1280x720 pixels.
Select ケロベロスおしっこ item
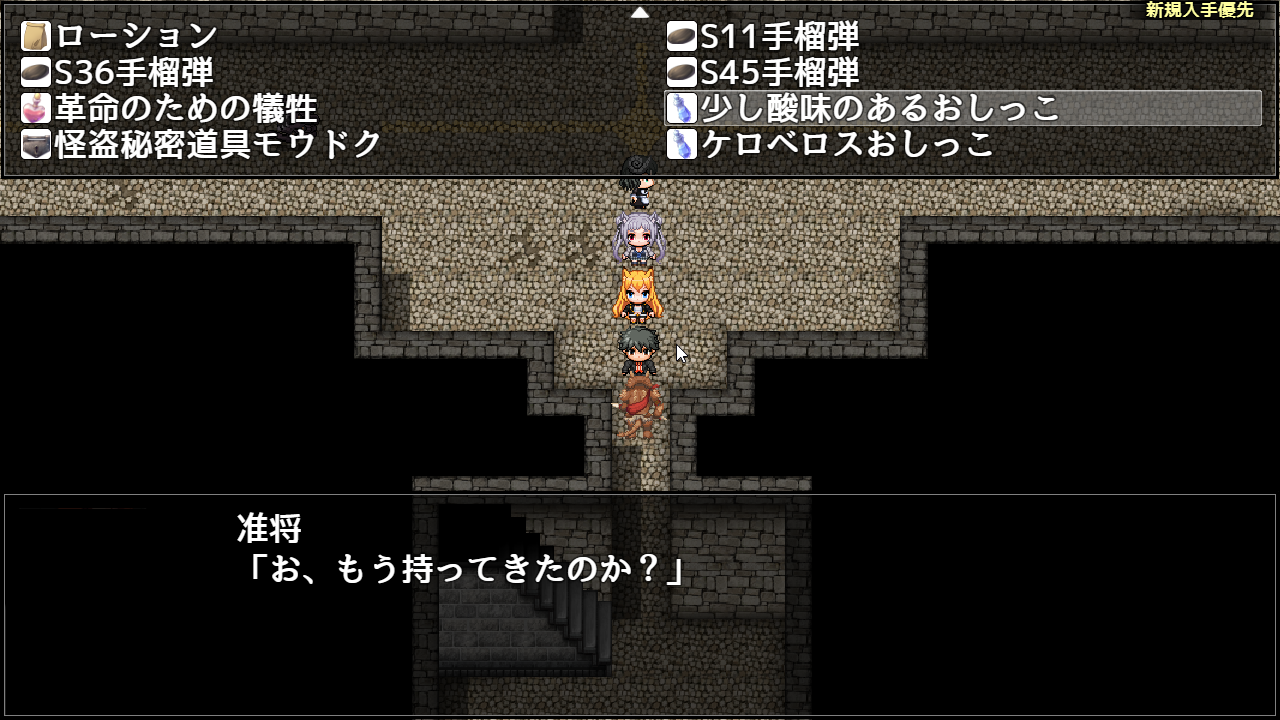[846, 144]
